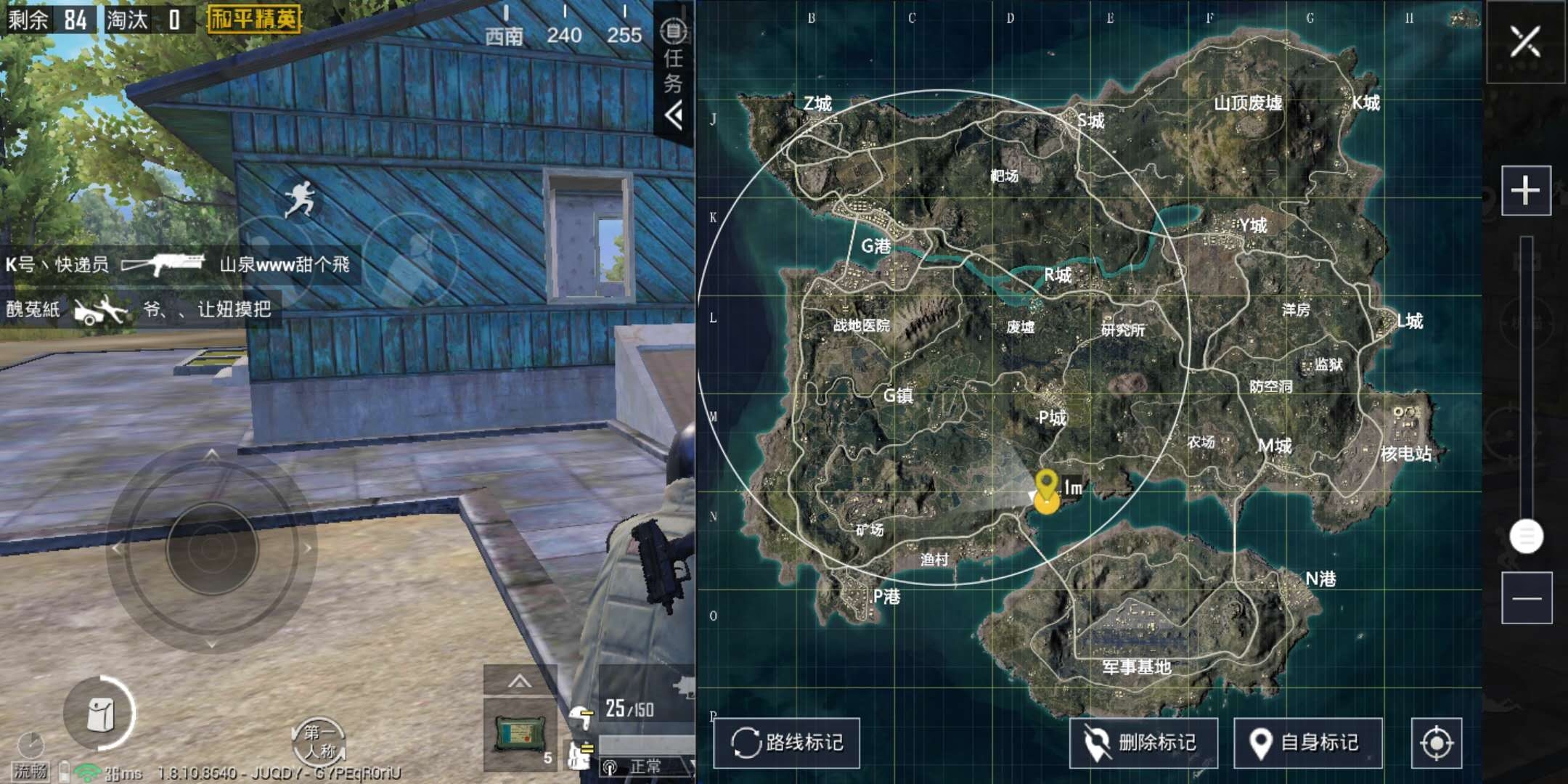Zoom in the map with plus button
This screenshot has height=784, width=1568.
1526,191
